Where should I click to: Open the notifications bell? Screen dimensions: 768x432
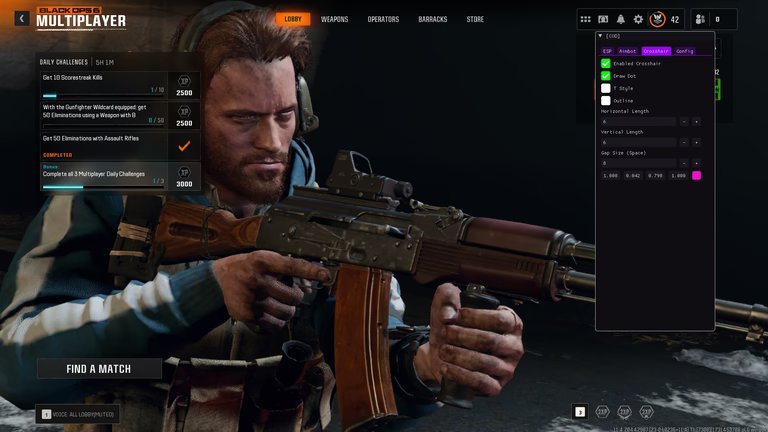[620, 19]
